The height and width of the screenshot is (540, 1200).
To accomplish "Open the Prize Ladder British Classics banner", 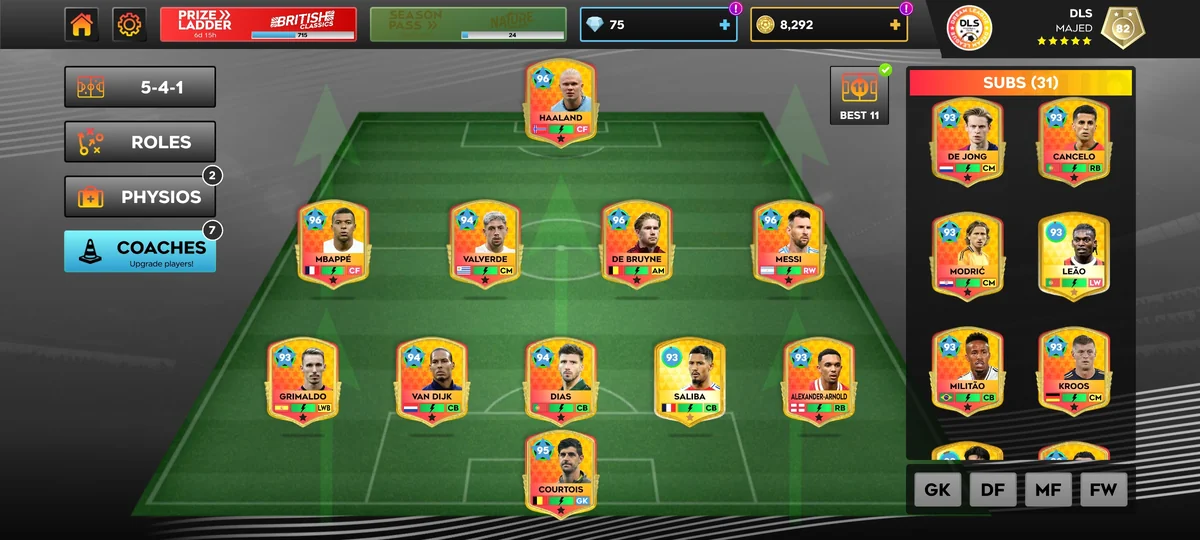I will pyautogui.click(x=258, y=25).
